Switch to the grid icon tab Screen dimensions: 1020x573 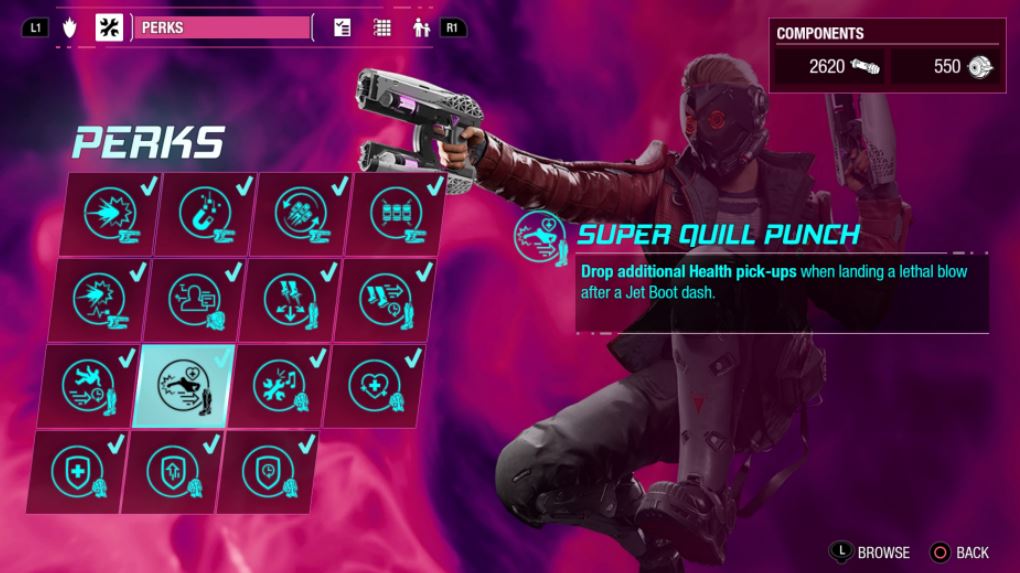382,28
